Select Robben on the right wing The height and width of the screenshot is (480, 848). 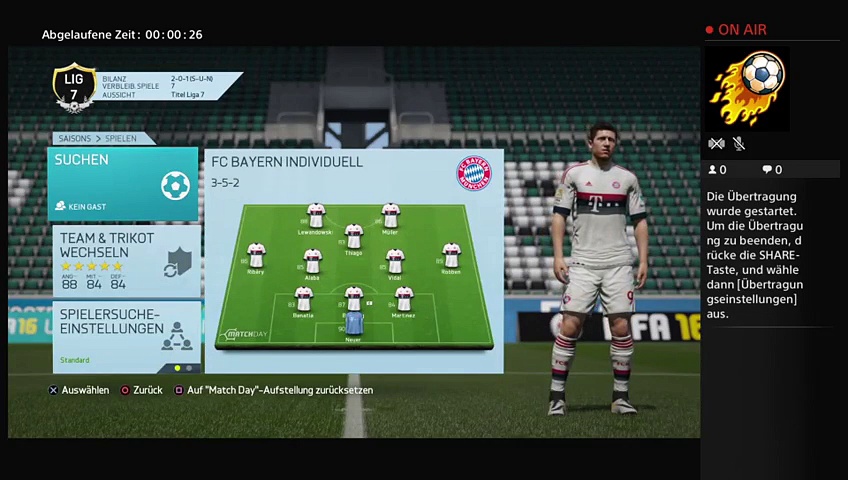pyautogui.click(x=451, y=255)
